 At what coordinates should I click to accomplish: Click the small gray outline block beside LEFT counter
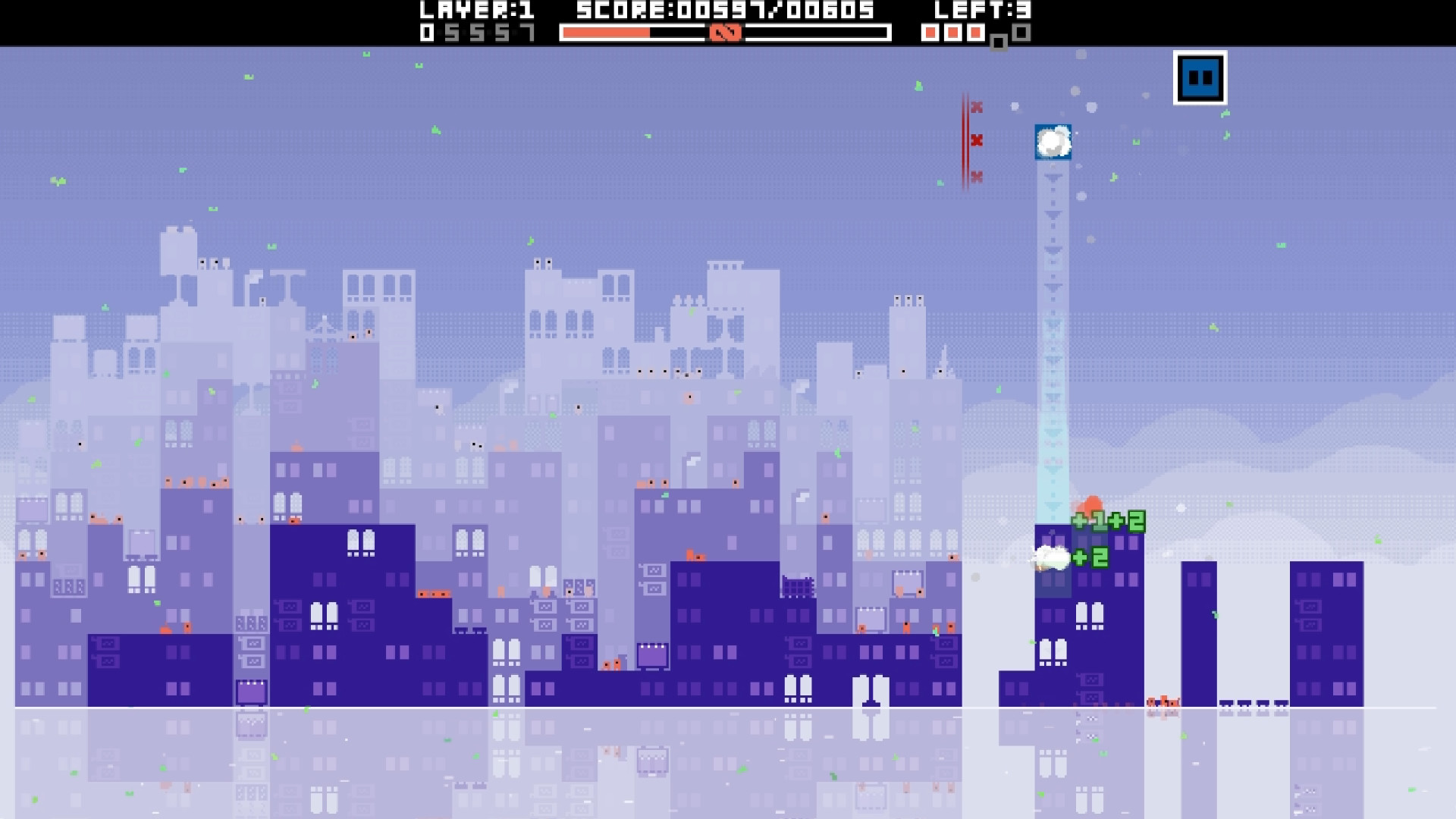click(998, 38)
